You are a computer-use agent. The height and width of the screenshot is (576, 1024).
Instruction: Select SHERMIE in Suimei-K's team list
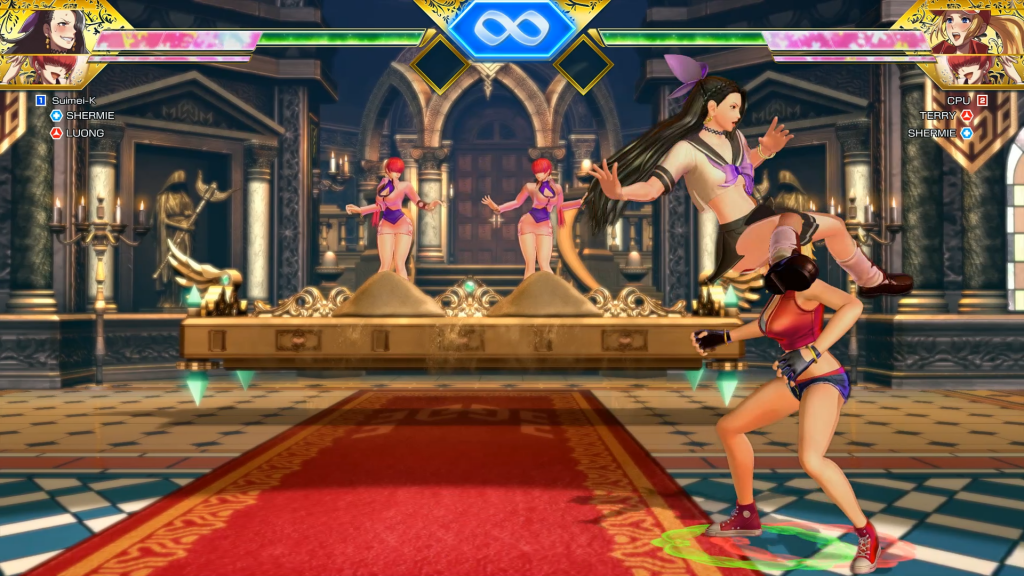[x=90, y=116]
